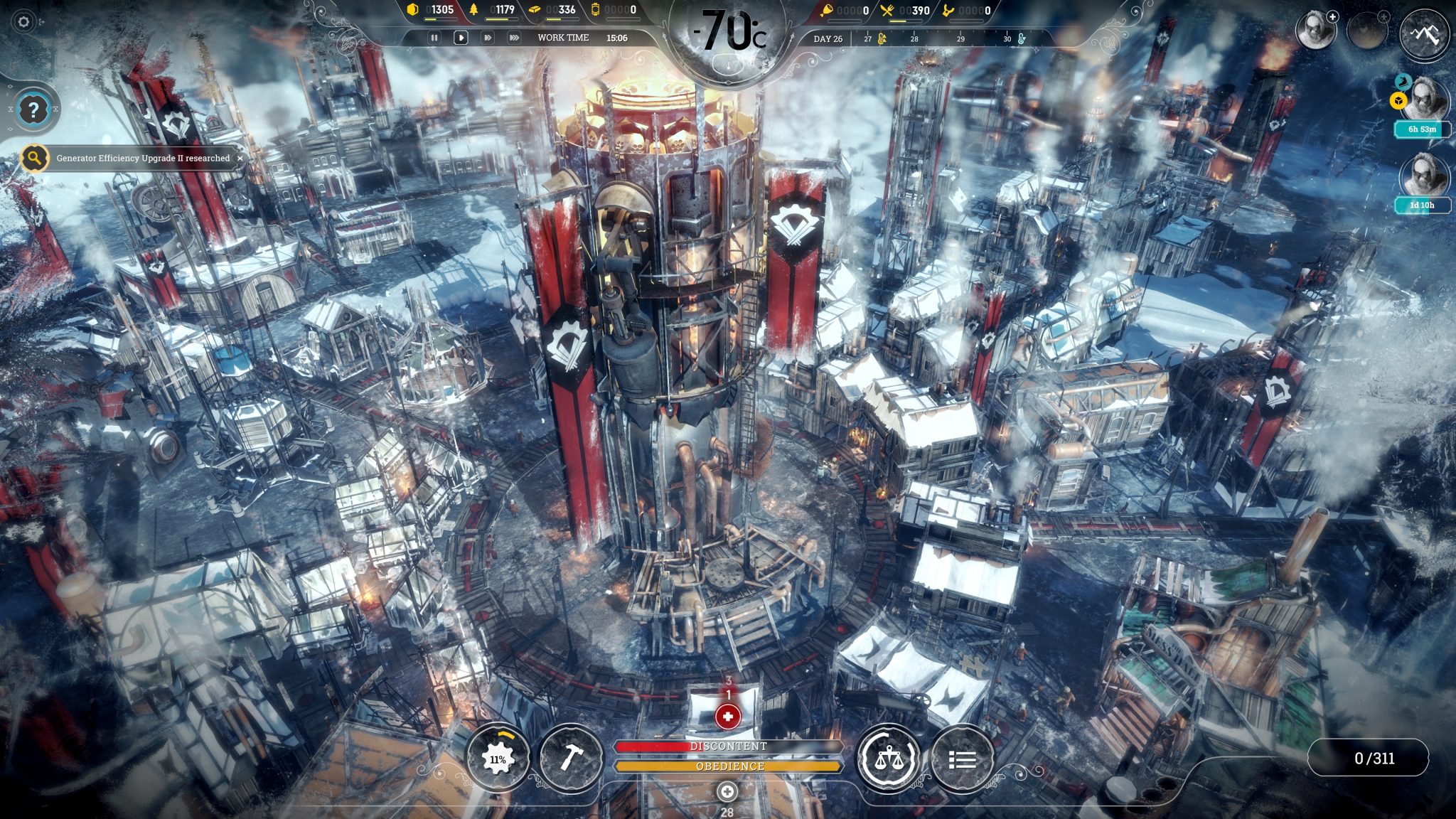1456x819 pixels.
Task: Open the question mark help button
Action: (33, 110)
